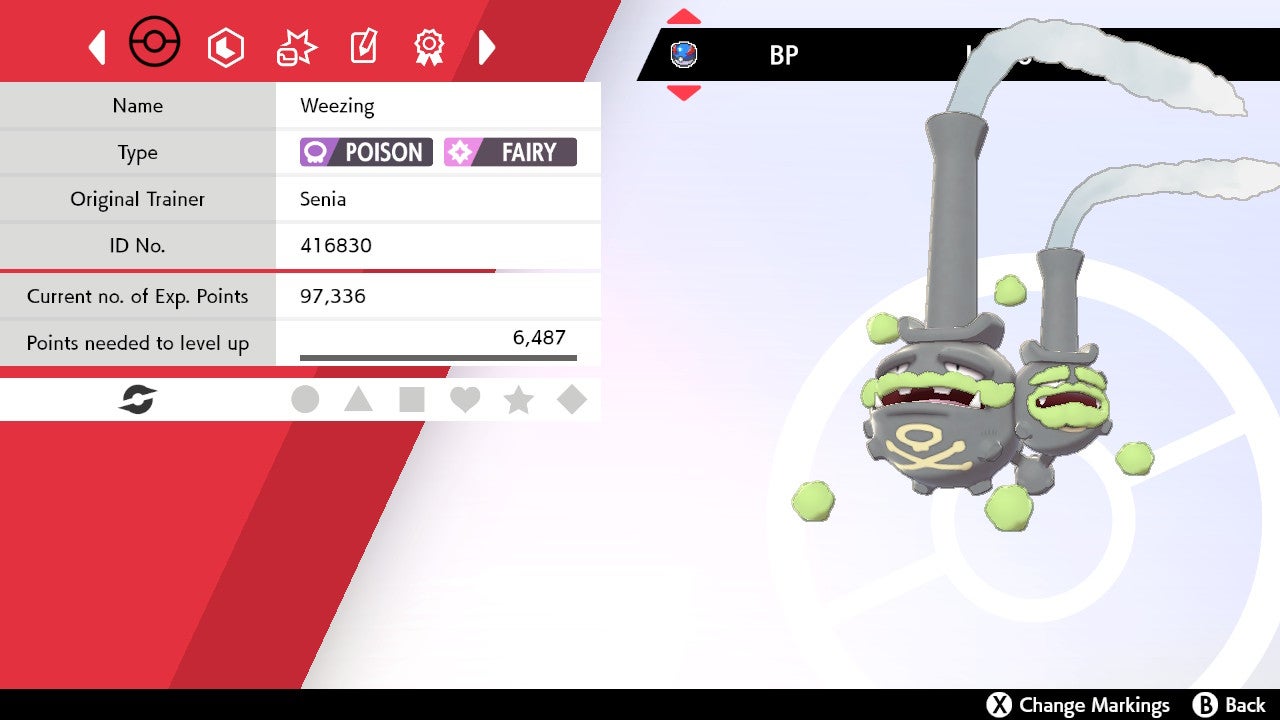Click the red up arrow to switch Pokémon

coord(683,14)
